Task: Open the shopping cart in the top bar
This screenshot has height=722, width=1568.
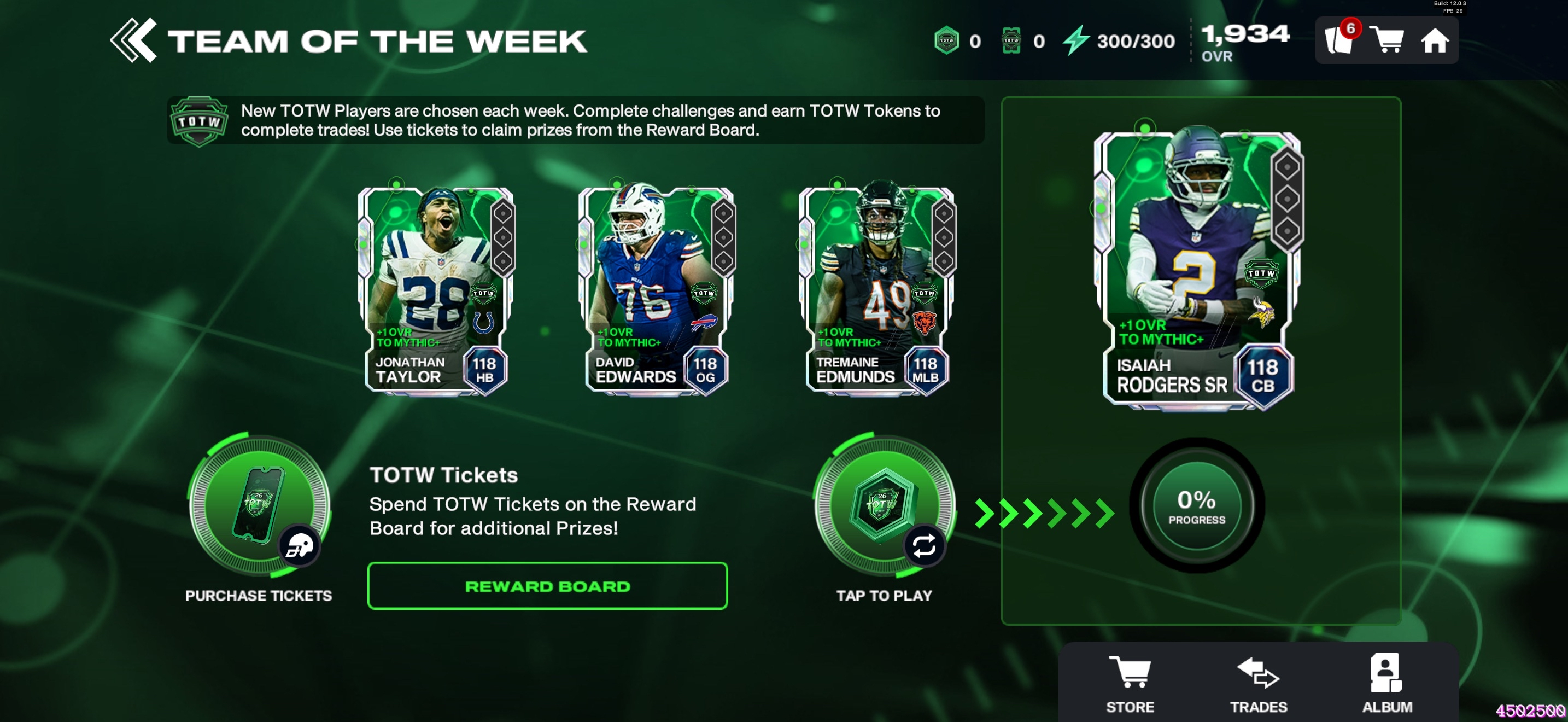Action: coord(1386,40)
